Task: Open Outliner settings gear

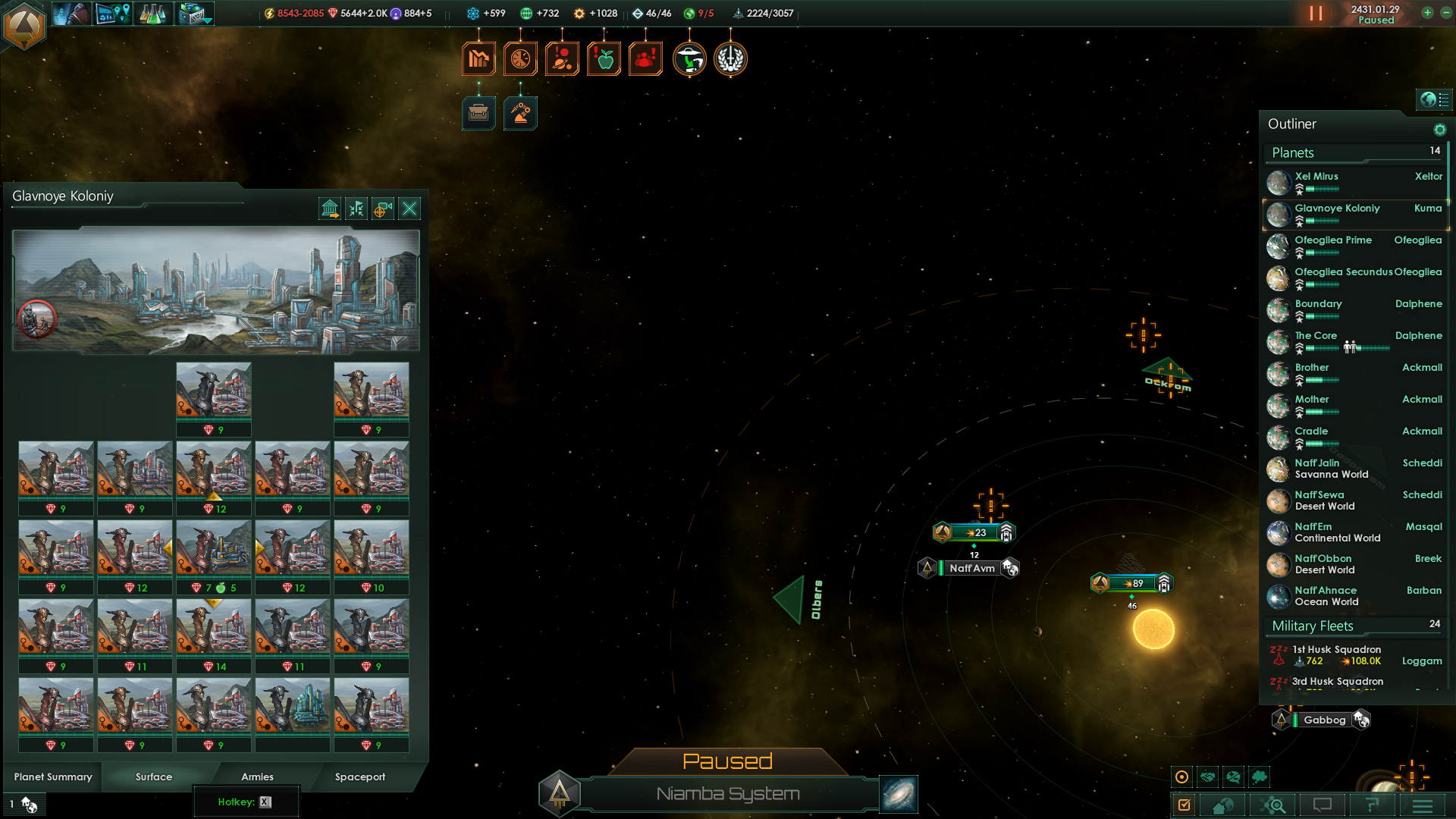Action: [x=1439, y=130]
